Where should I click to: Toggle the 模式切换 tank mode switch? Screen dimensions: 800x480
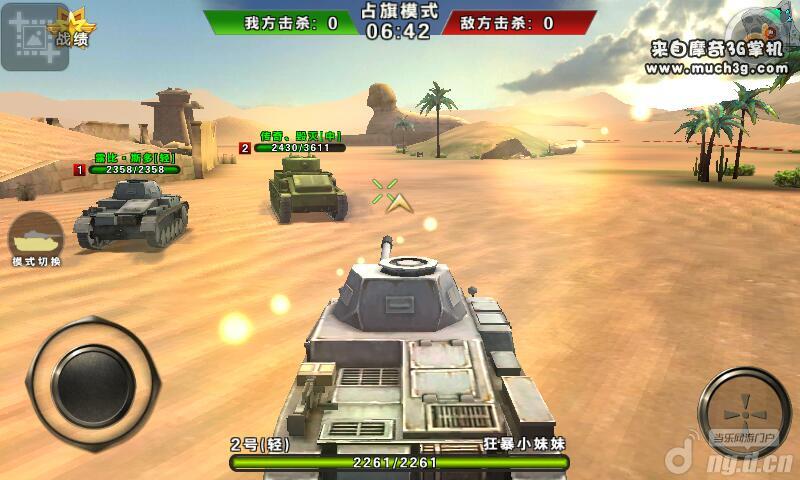pos(37,239)
